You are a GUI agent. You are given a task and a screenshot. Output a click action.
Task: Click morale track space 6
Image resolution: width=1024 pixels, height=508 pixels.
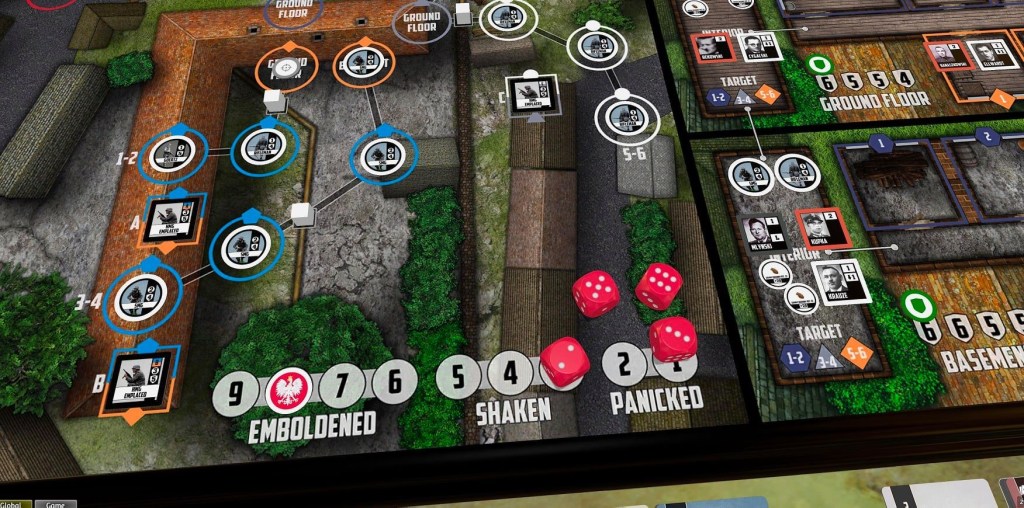pyautogui.click(x=394, y=381)
